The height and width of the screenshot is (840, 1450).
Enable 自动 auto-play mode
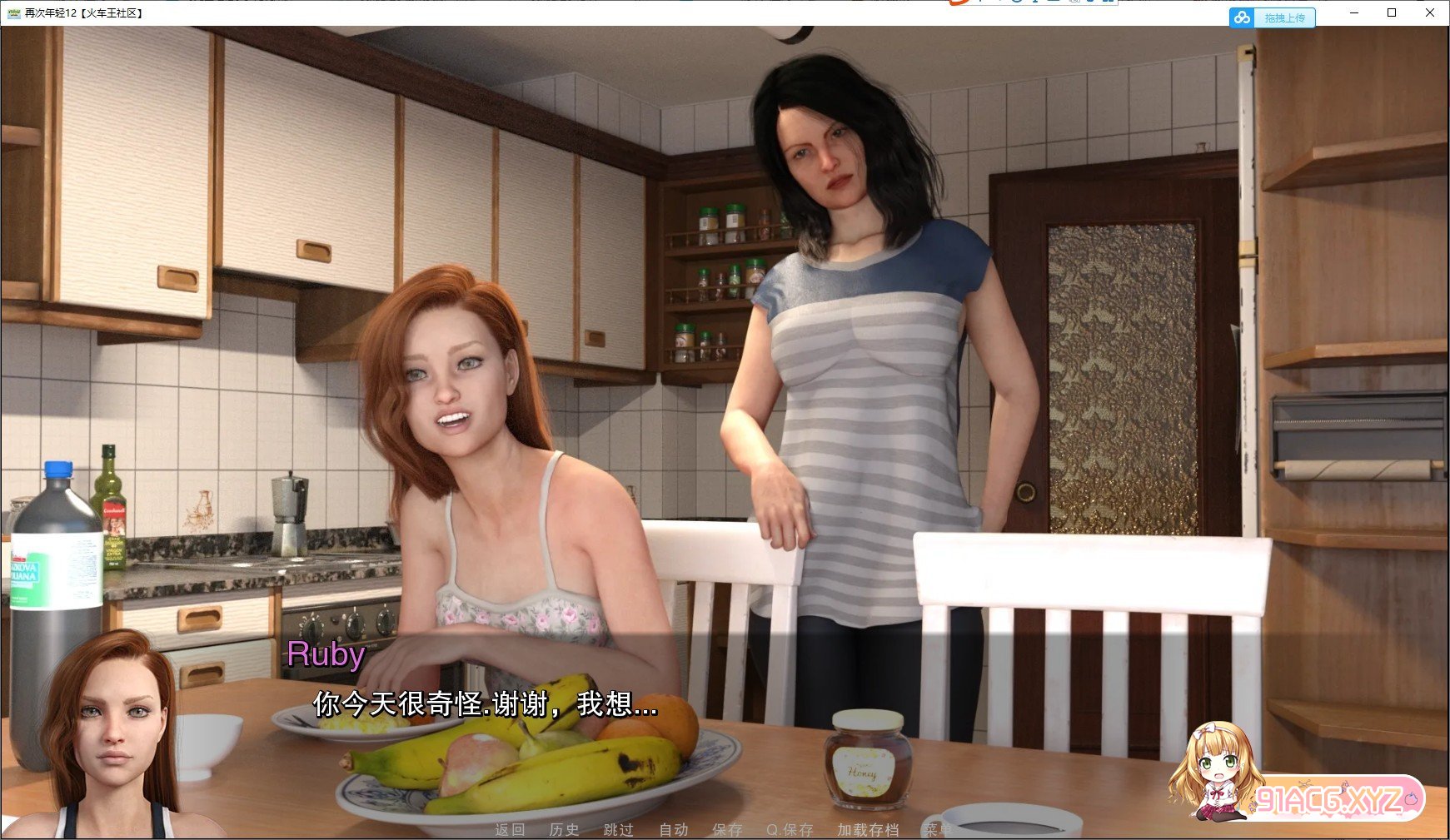click(x=673, y=829)
